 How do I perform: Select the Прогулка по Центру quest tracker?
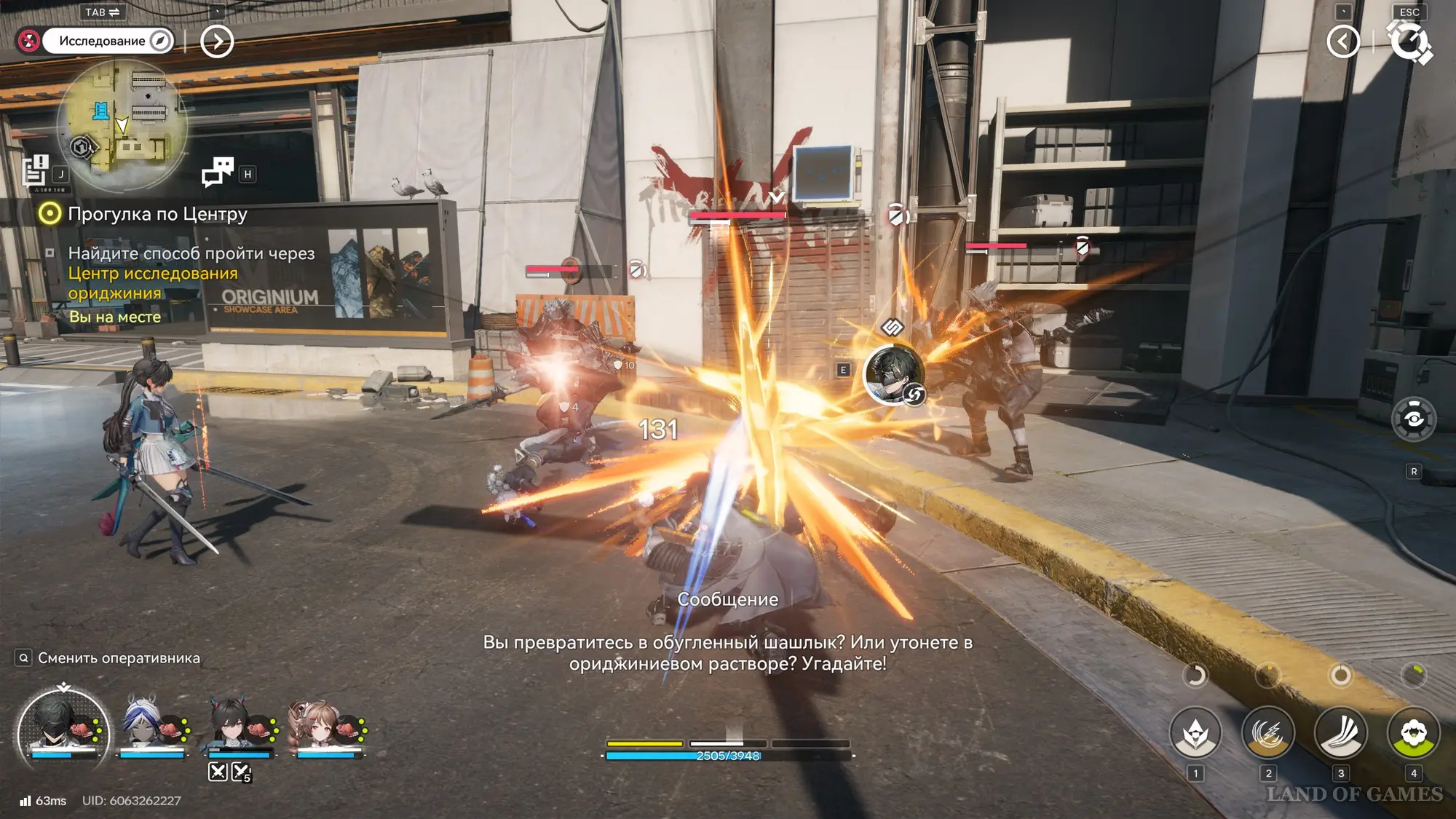click(x=157, y=214)
